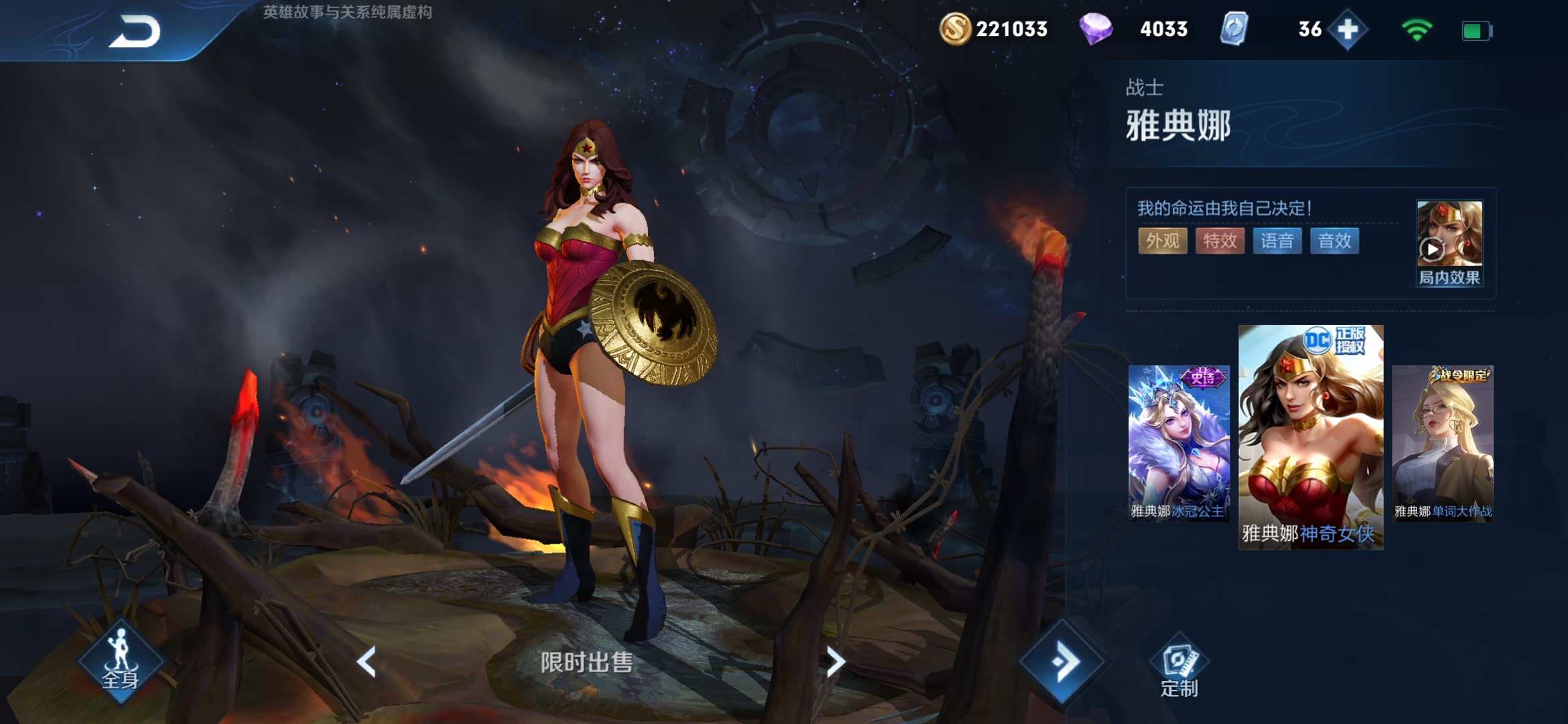
Task: Add more tickets with the plus button
Action: (x=1348, y=29)
